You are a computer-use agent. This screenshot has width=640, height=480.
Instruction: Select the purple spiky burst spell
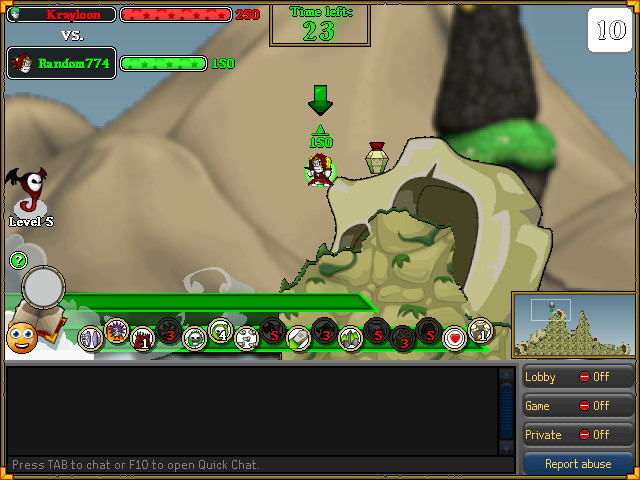[117, 330]
